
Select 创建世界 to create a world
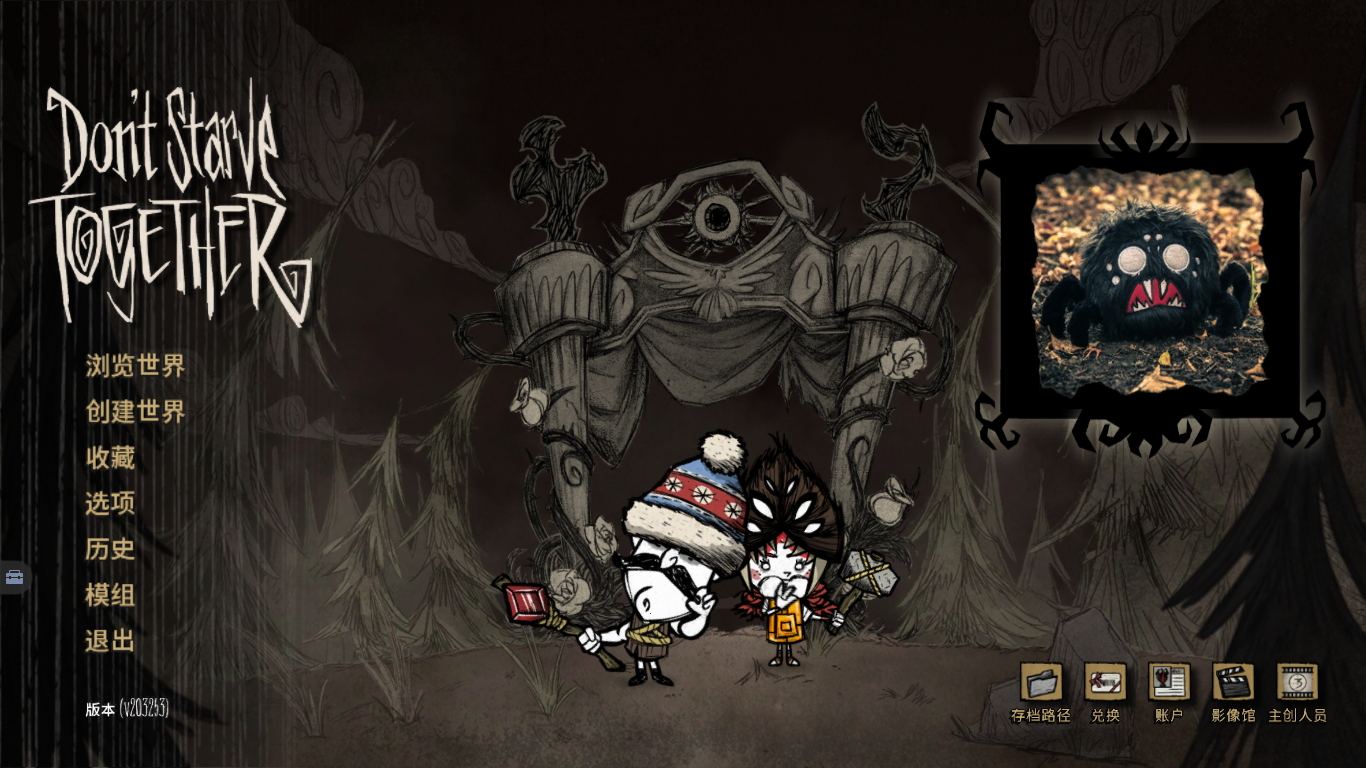tap(135, 412)
